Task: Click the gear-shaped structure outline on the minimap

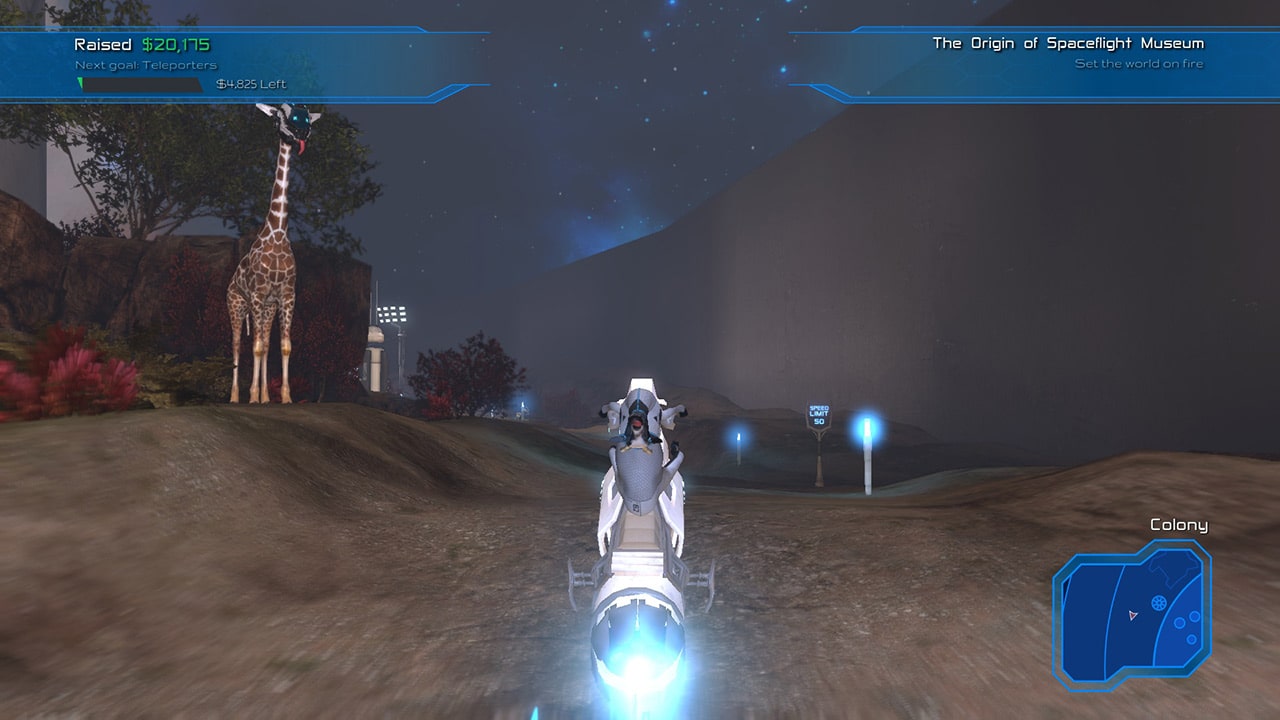Action: click(x=1171, y=569)
